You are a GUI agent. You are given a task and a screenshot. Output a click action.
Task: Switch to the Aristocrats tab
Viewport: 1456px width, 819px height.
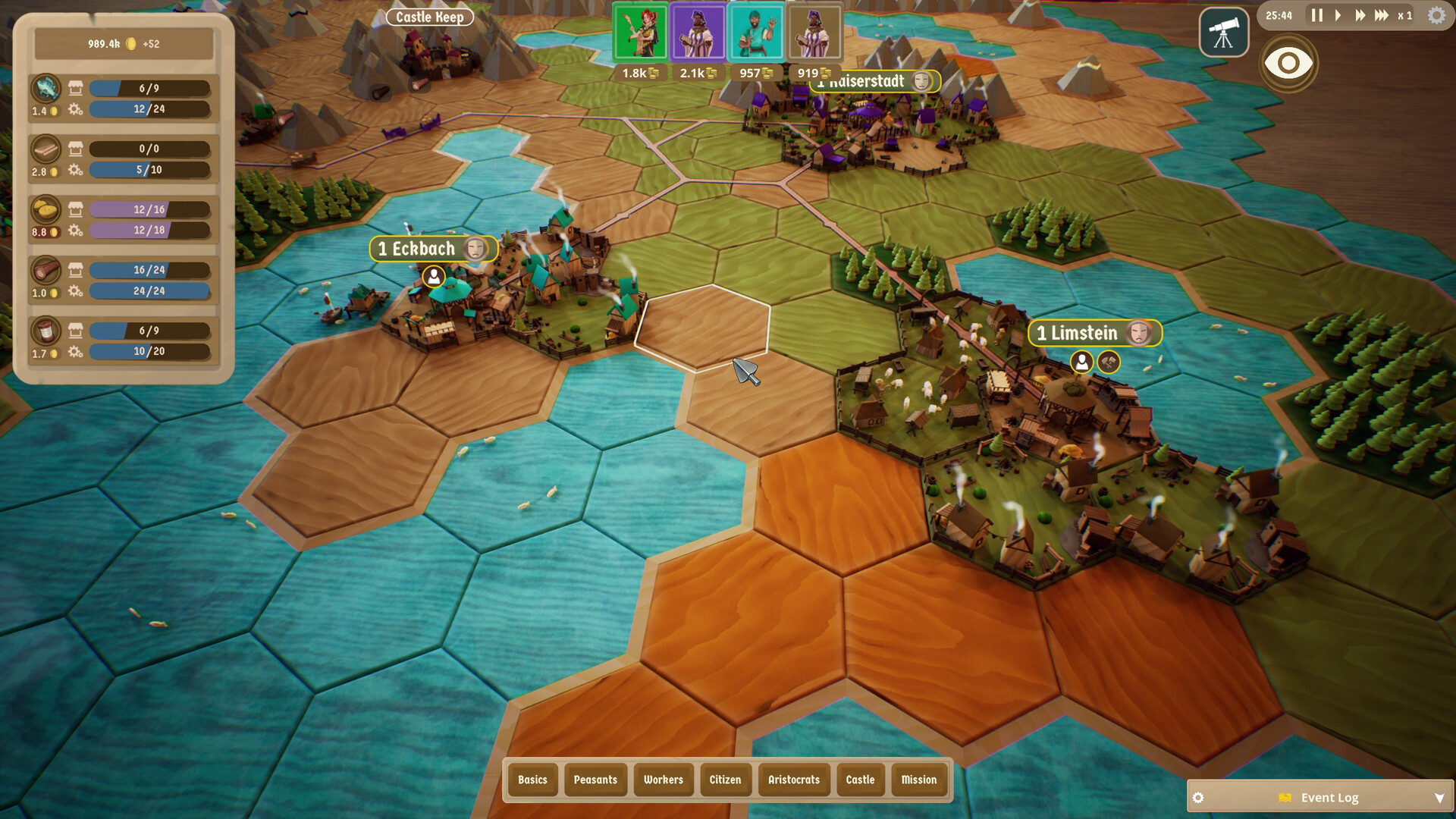(x=793, y=780)
